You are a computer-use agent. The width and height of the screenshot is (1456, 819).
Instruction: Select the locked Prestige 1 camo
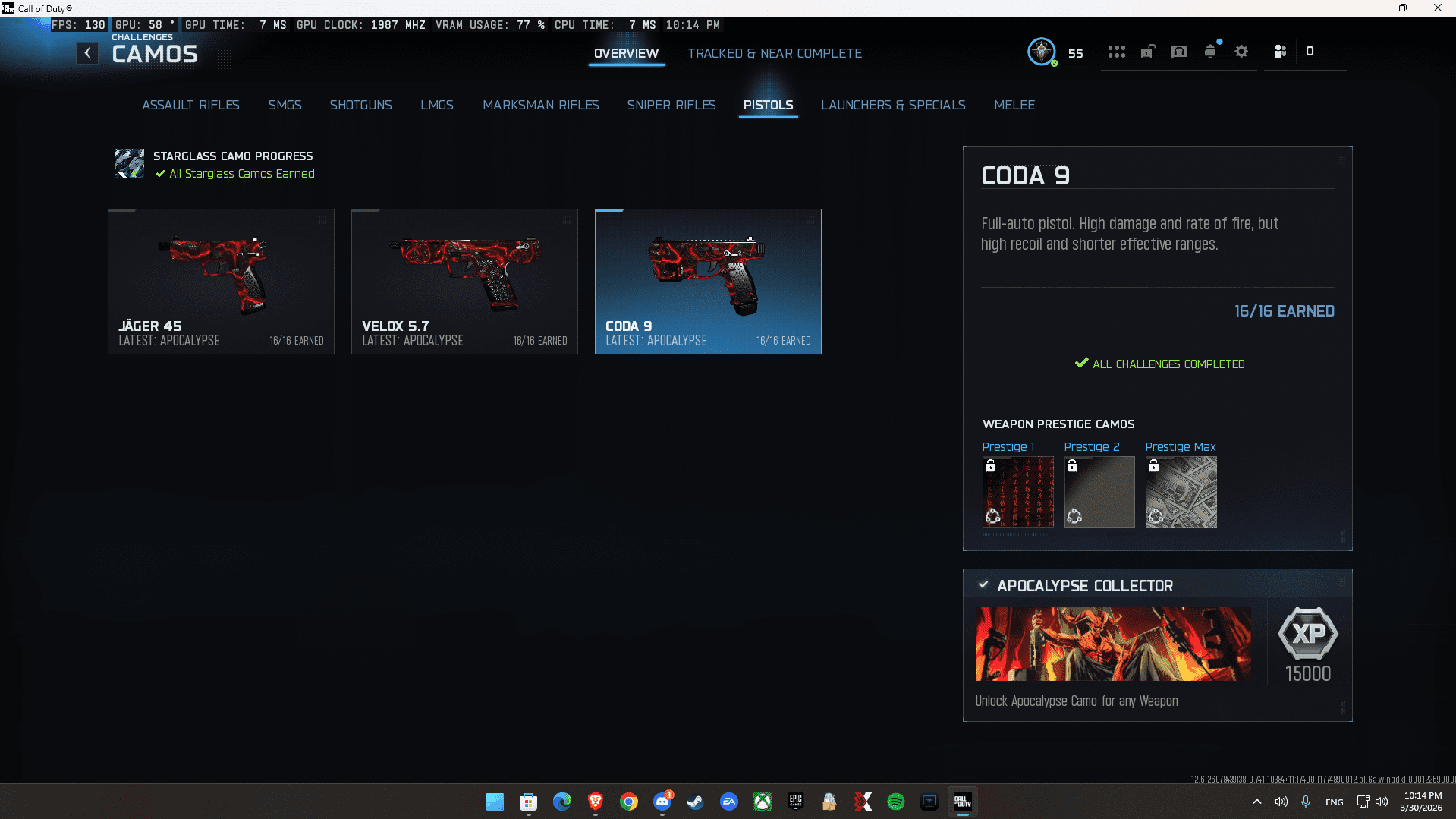1017,492
